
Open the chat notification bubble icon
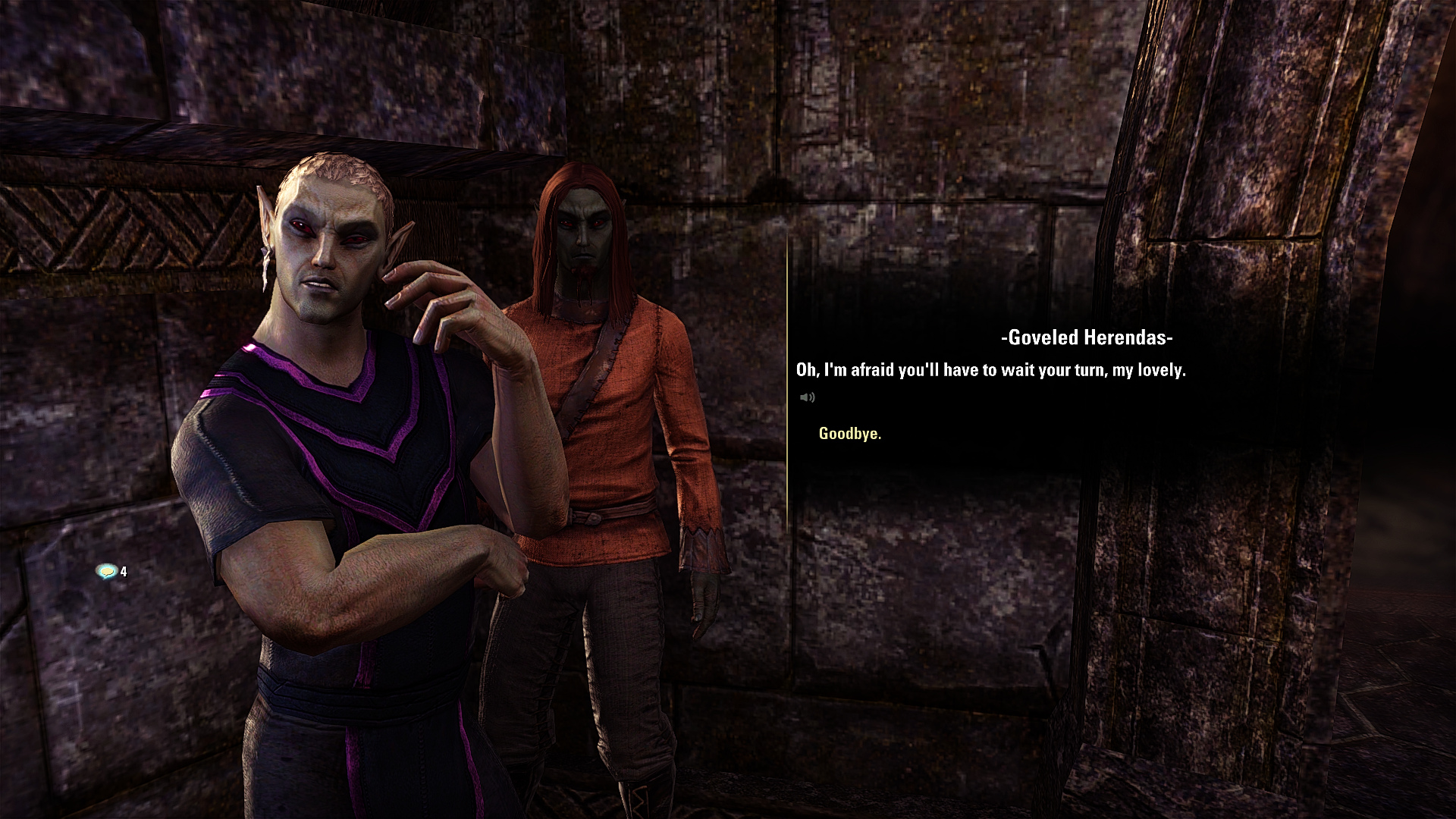tap(107, 571)
